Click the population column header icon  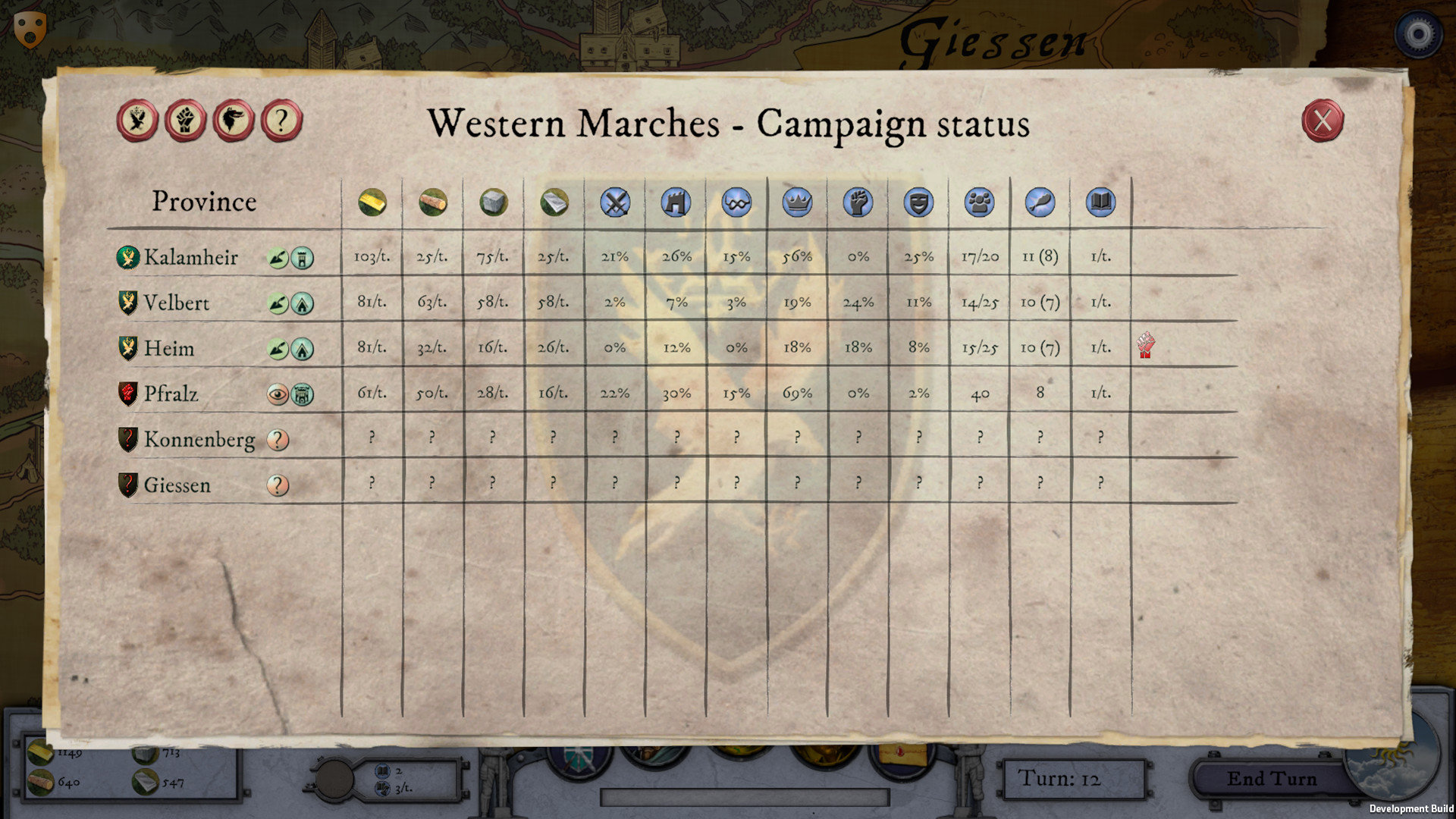coord(978,202)
